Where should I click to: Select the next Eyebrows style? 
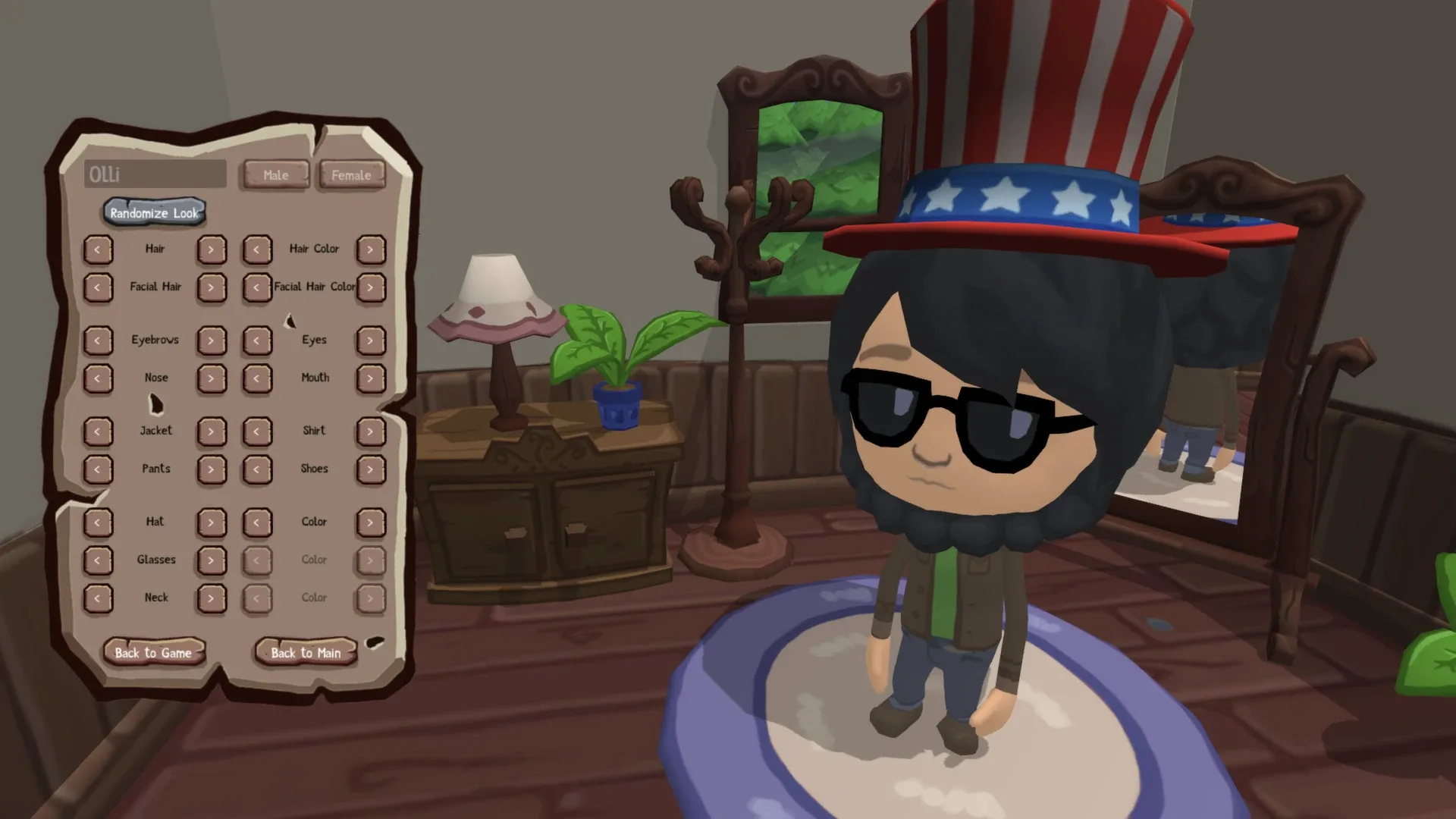(212, 340)
